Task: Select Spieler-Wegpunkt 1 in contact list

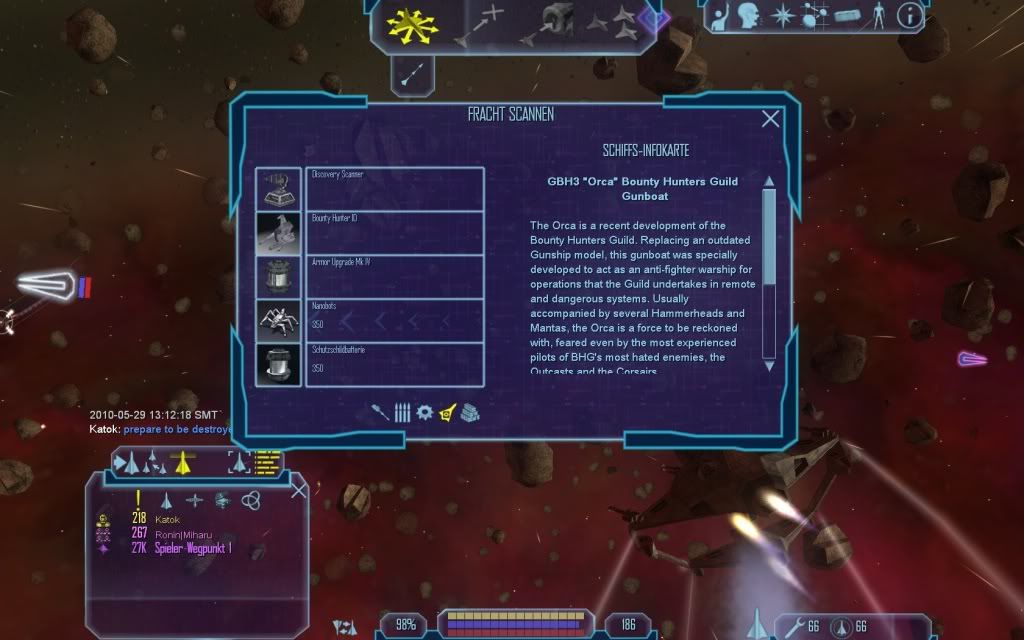Action: point(193,549)
